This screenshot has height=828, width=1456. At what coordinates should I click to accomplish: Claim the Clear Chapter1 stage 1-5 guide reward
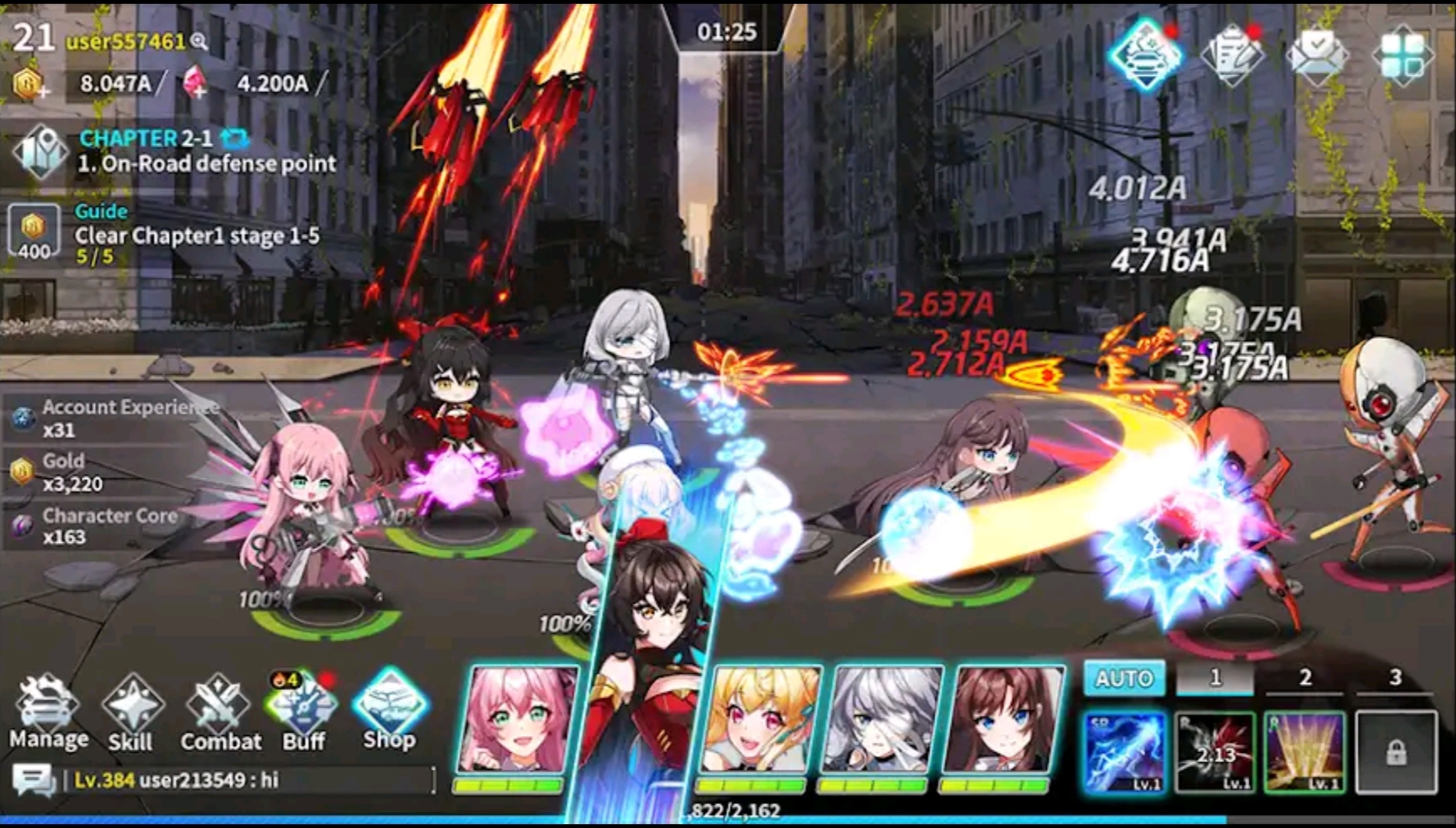coord(34,228)
